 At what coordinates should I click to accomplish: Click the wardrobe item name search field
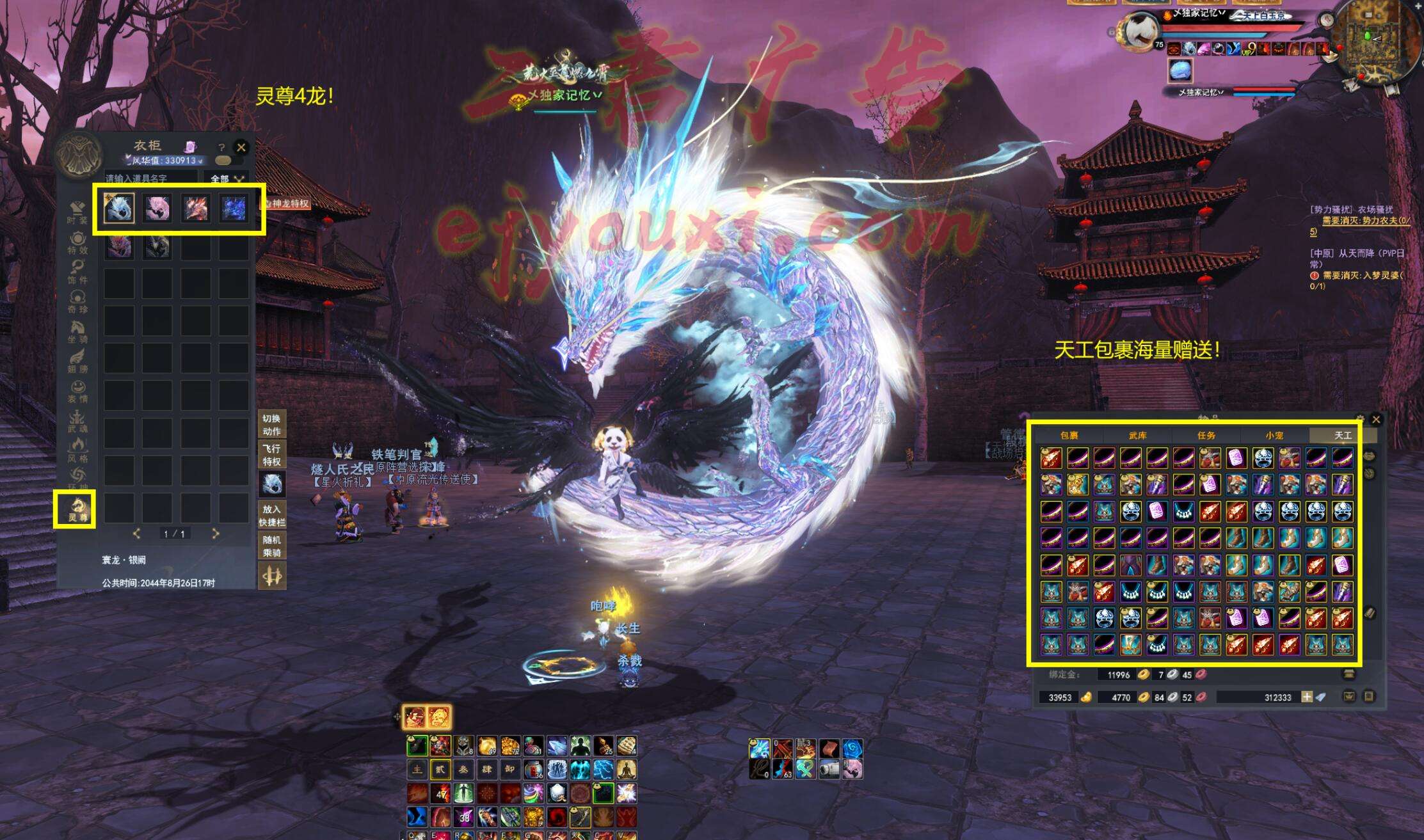[x=151, y=178]
